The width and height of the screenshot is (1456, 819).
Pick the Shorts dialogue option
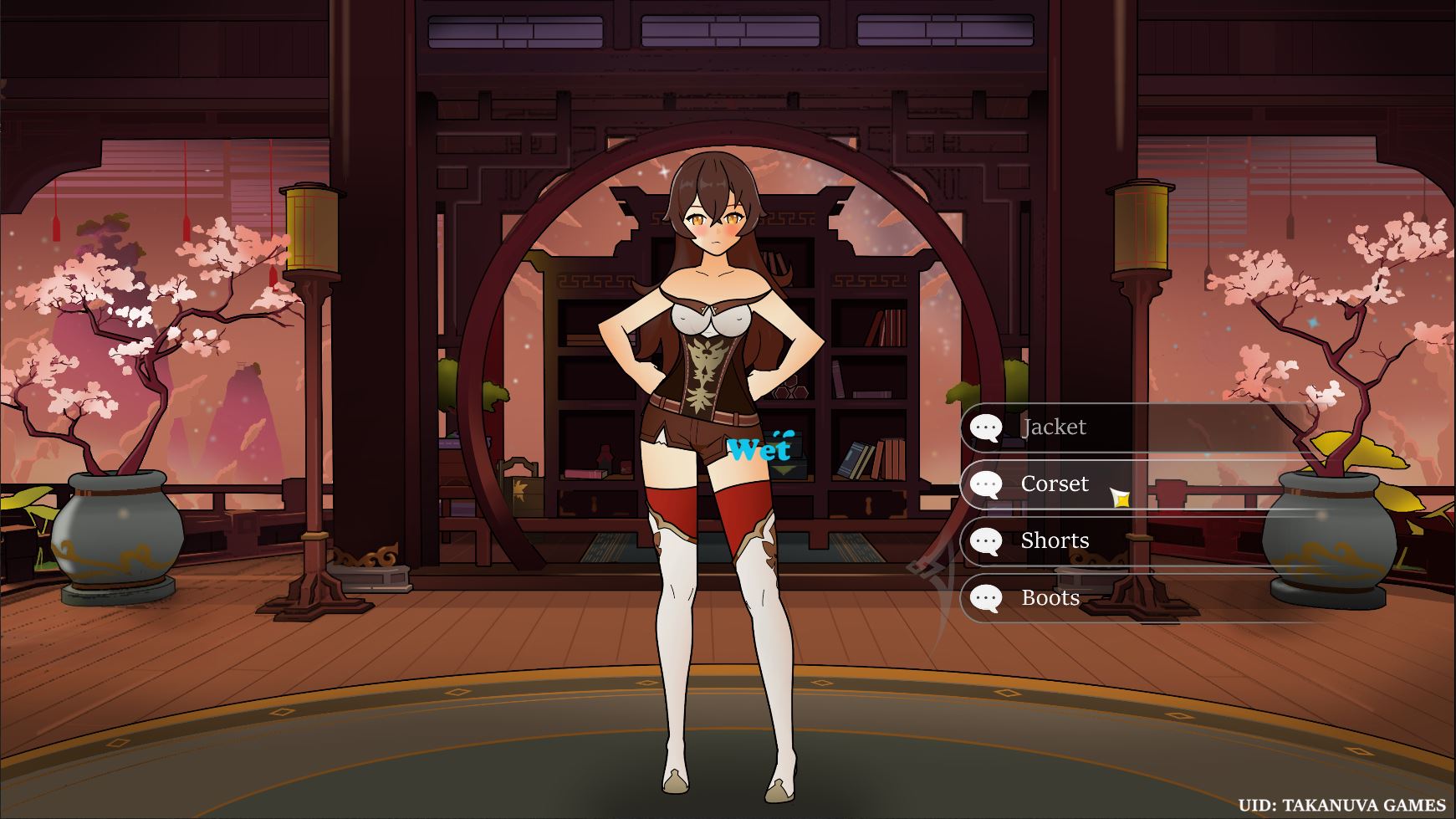[x=1054, y=541]
